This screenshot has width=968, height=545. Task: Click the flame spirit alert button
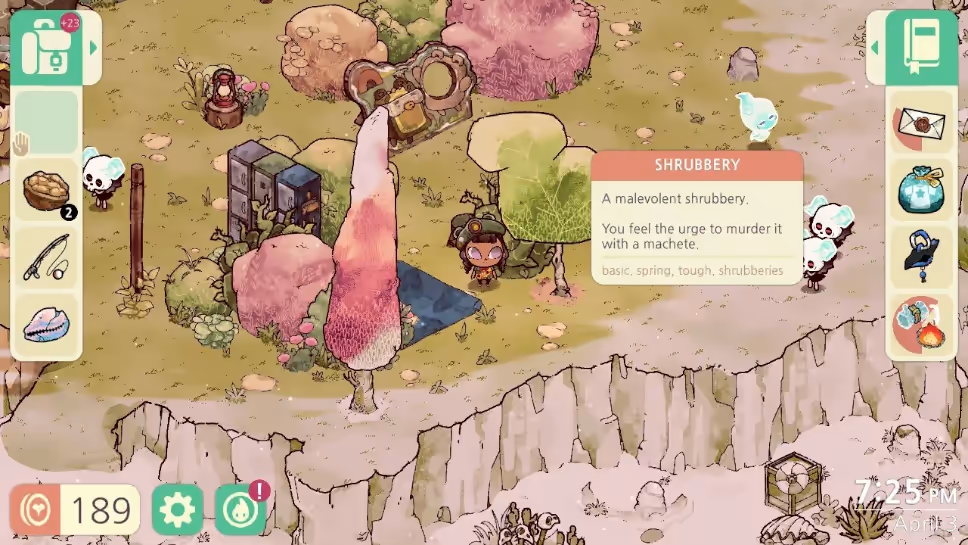pos(241,509)
